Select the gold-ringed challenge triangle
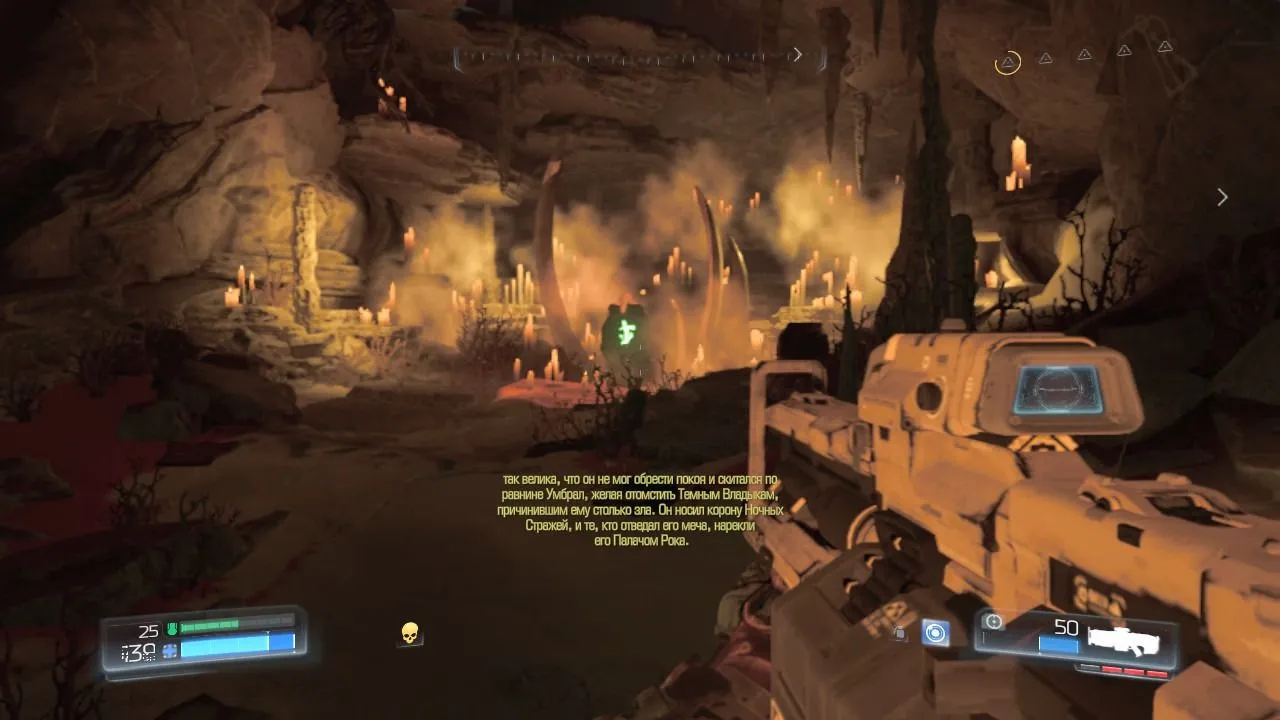 1007,63
